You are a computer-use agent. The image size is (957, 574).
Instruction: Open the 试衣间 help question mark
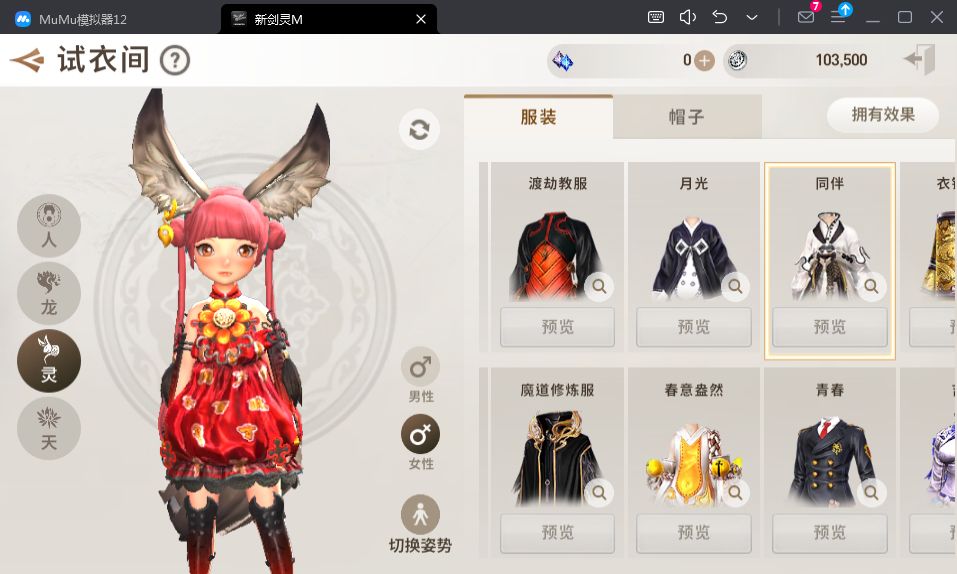[175, 61]
